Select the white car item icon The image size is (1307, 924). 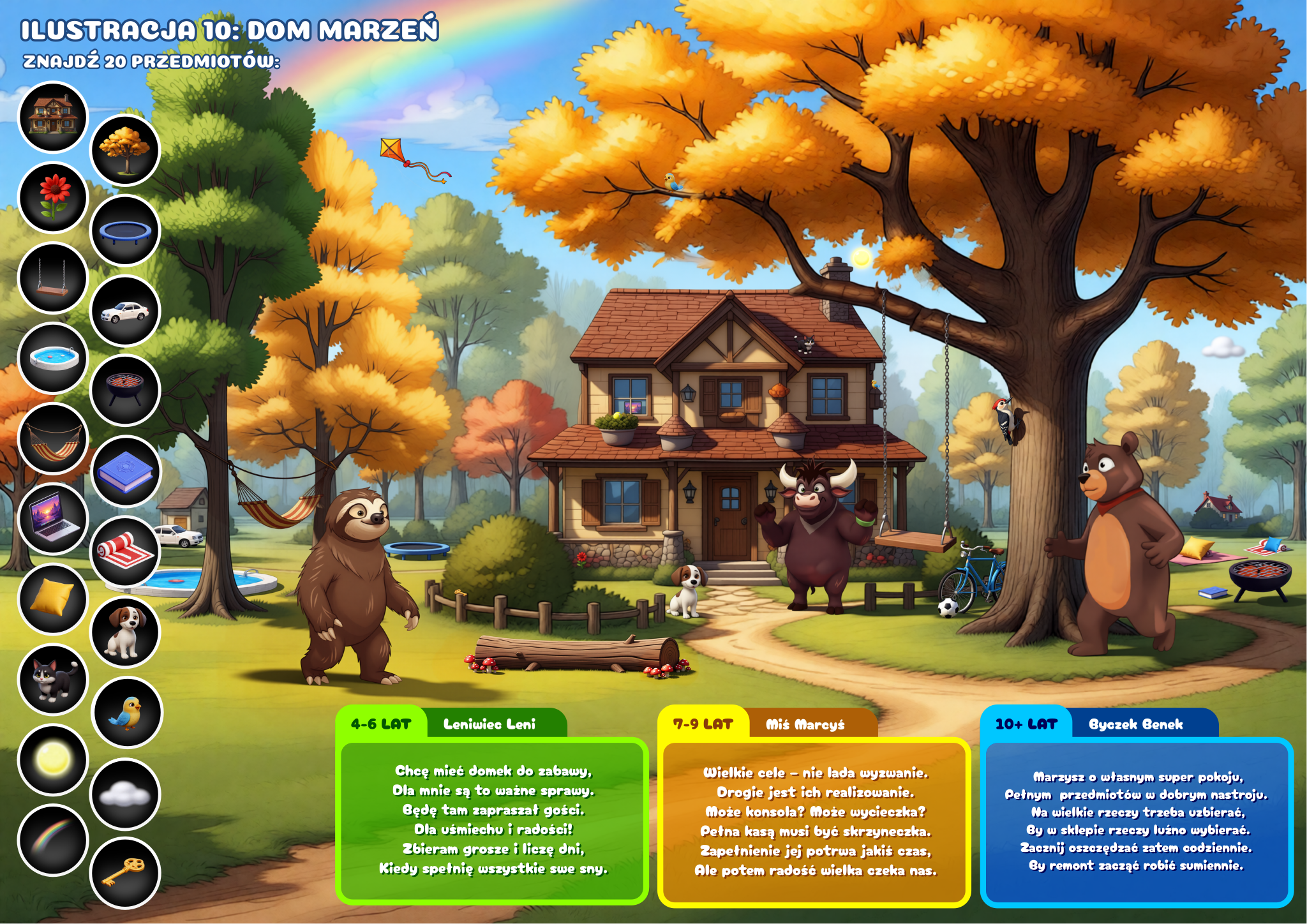[x=125, y=311]
